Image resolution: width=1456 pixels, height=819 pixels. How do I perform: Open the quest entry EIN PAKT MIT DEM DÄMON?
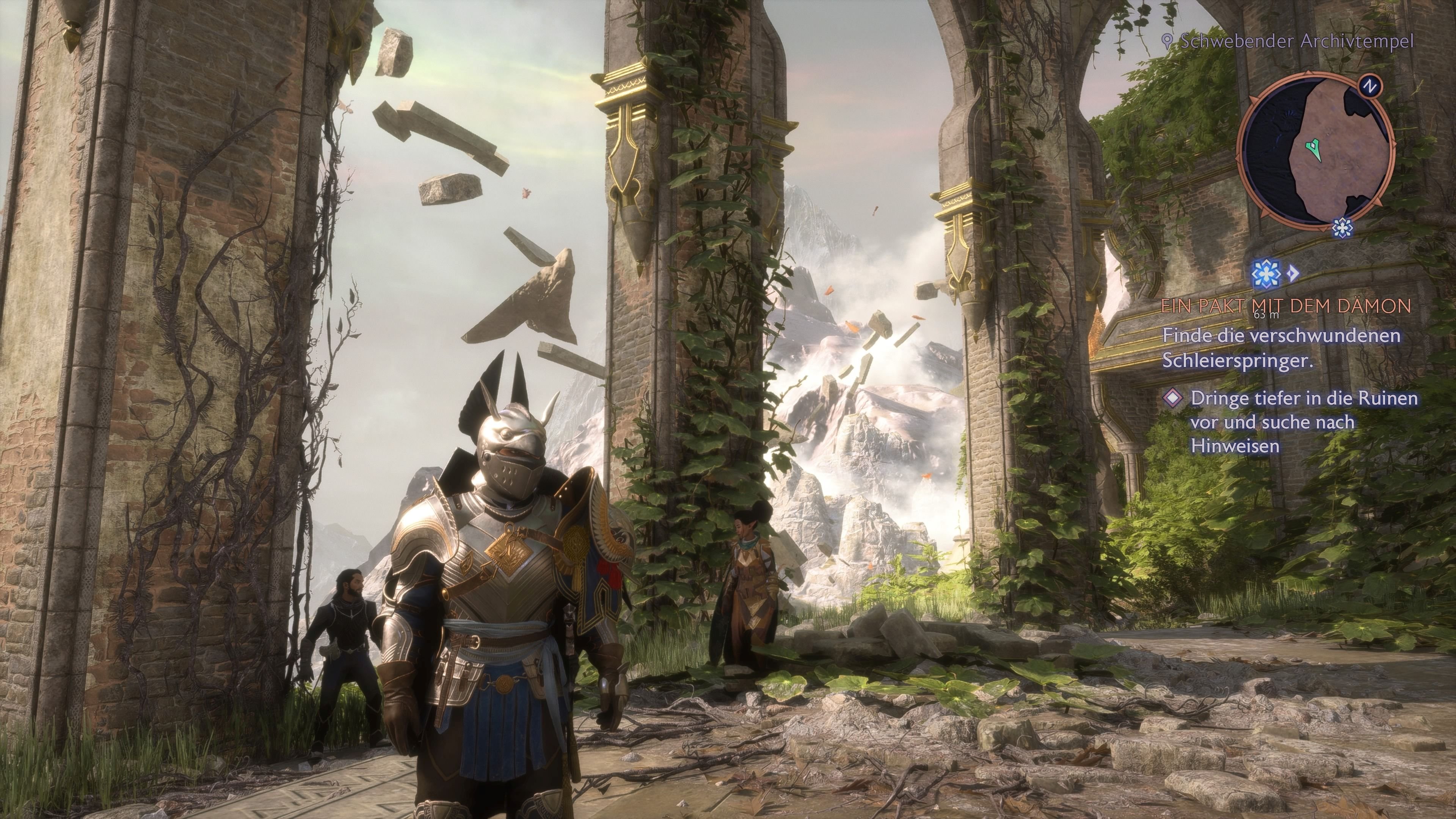(x=1287, y=304)
